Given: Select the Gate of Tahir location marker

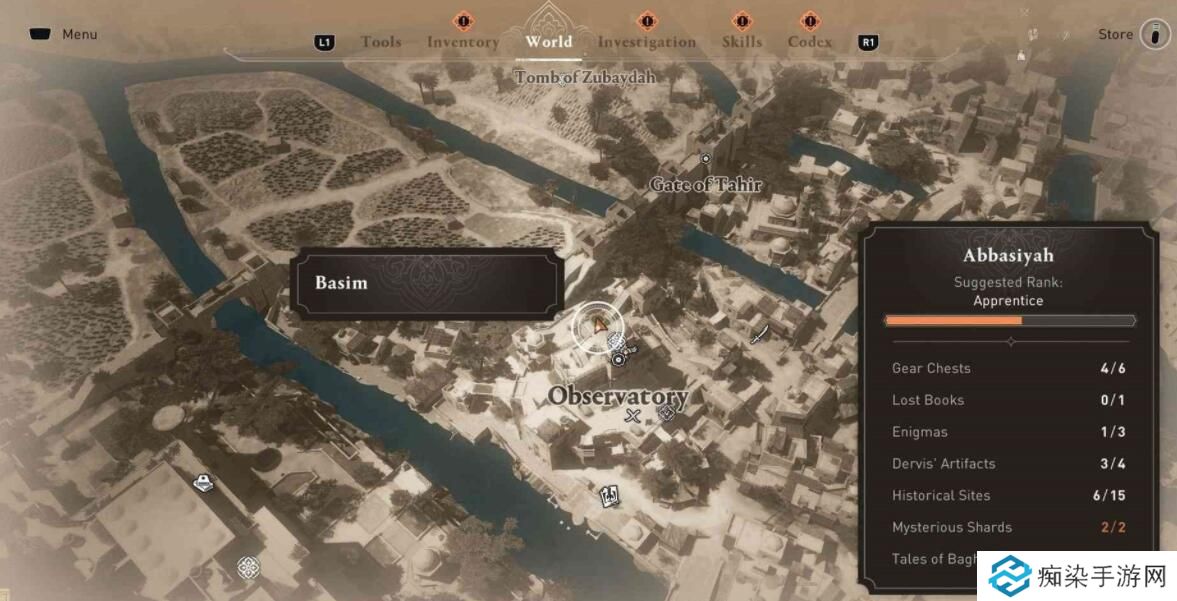Looking at the screenshot, I should [705, 159].
